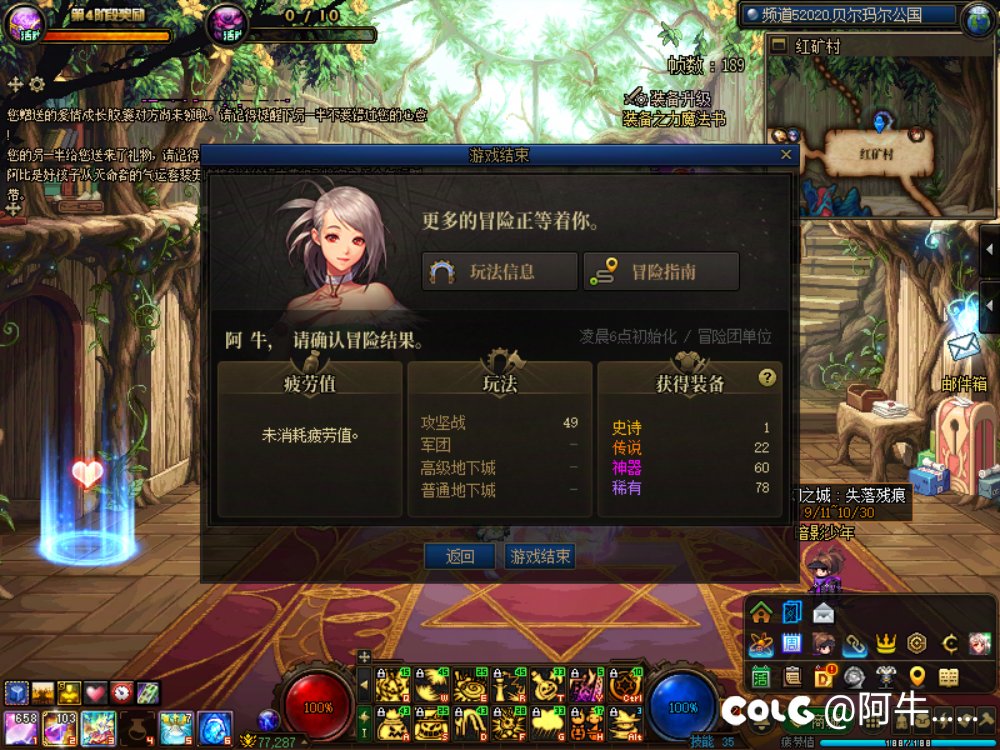Viewport: 1000px width, 750px height.
Task: Click the green house icon
Action: tap(762, 612)
